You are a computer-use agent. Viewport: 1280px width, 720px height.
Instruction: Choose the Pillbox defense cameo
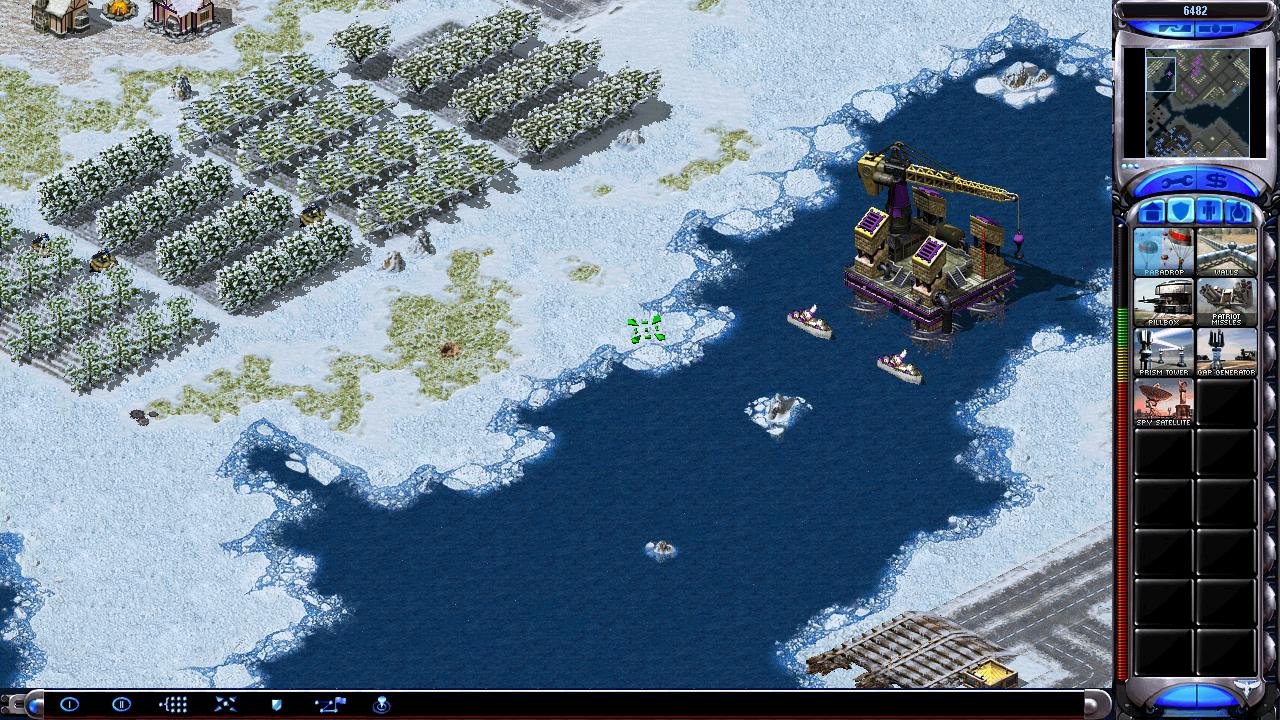(x=1164, y=302)
